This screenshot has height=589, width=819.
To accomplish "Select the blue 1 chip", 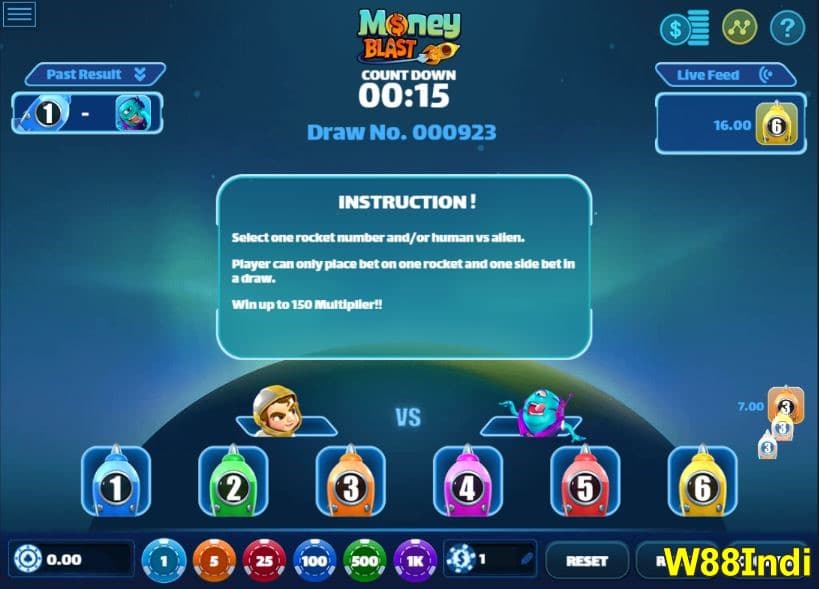I will tap(164, 560).
